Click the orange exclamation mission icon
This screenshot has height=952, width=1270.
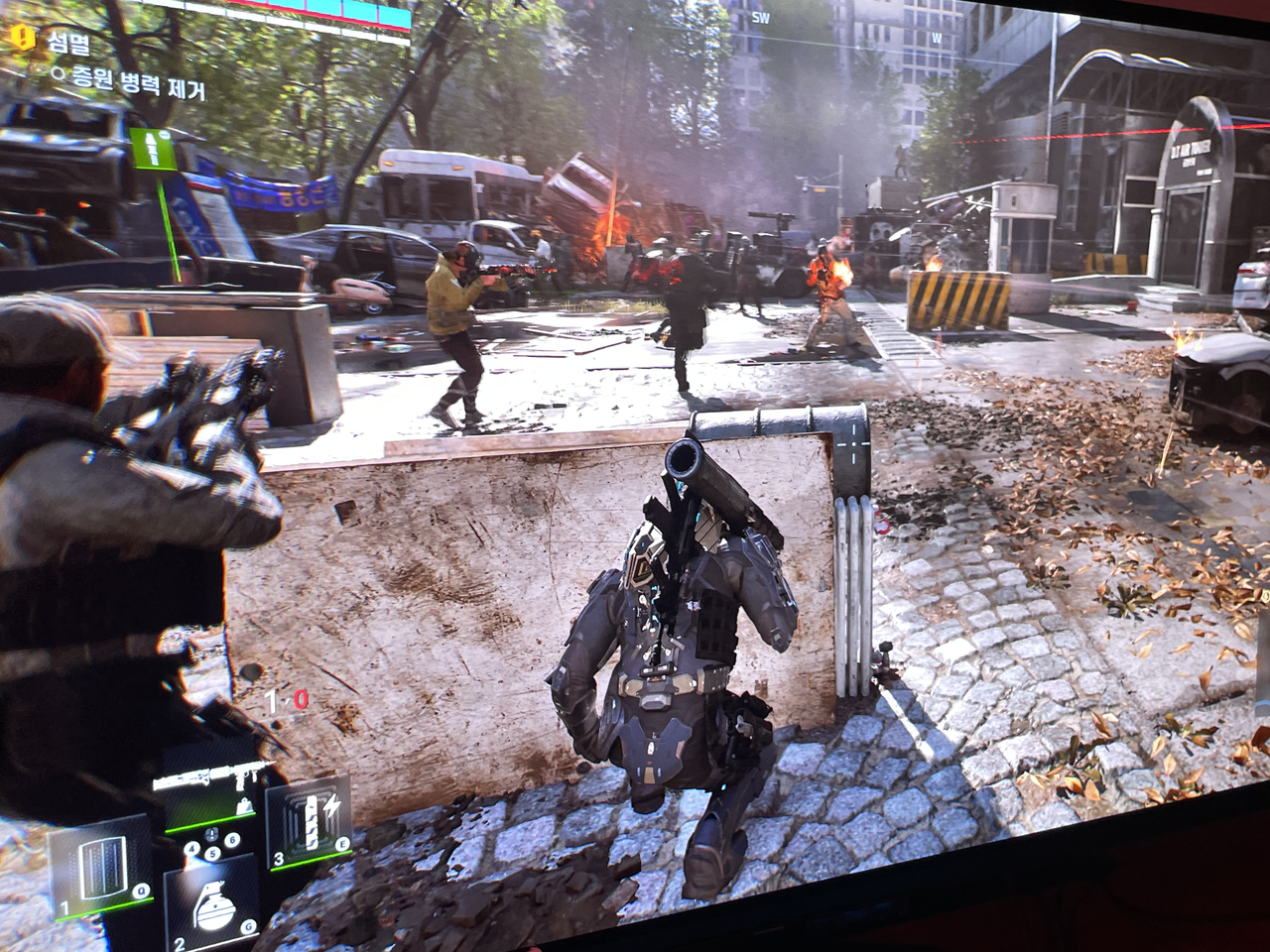[x=21, y=40]
